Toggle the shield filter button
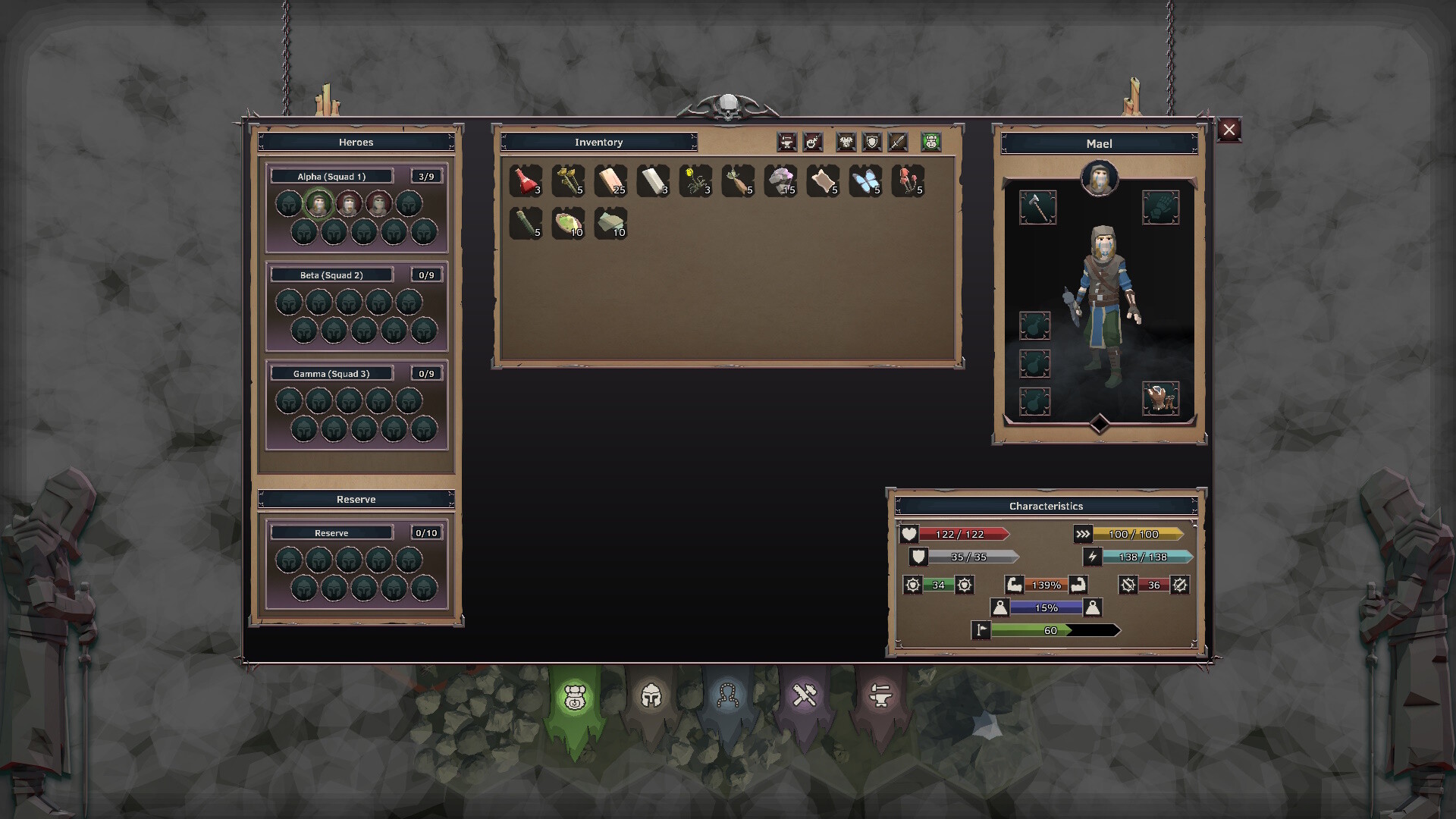This screenshot has height=819, width=1456. [872, 142]
